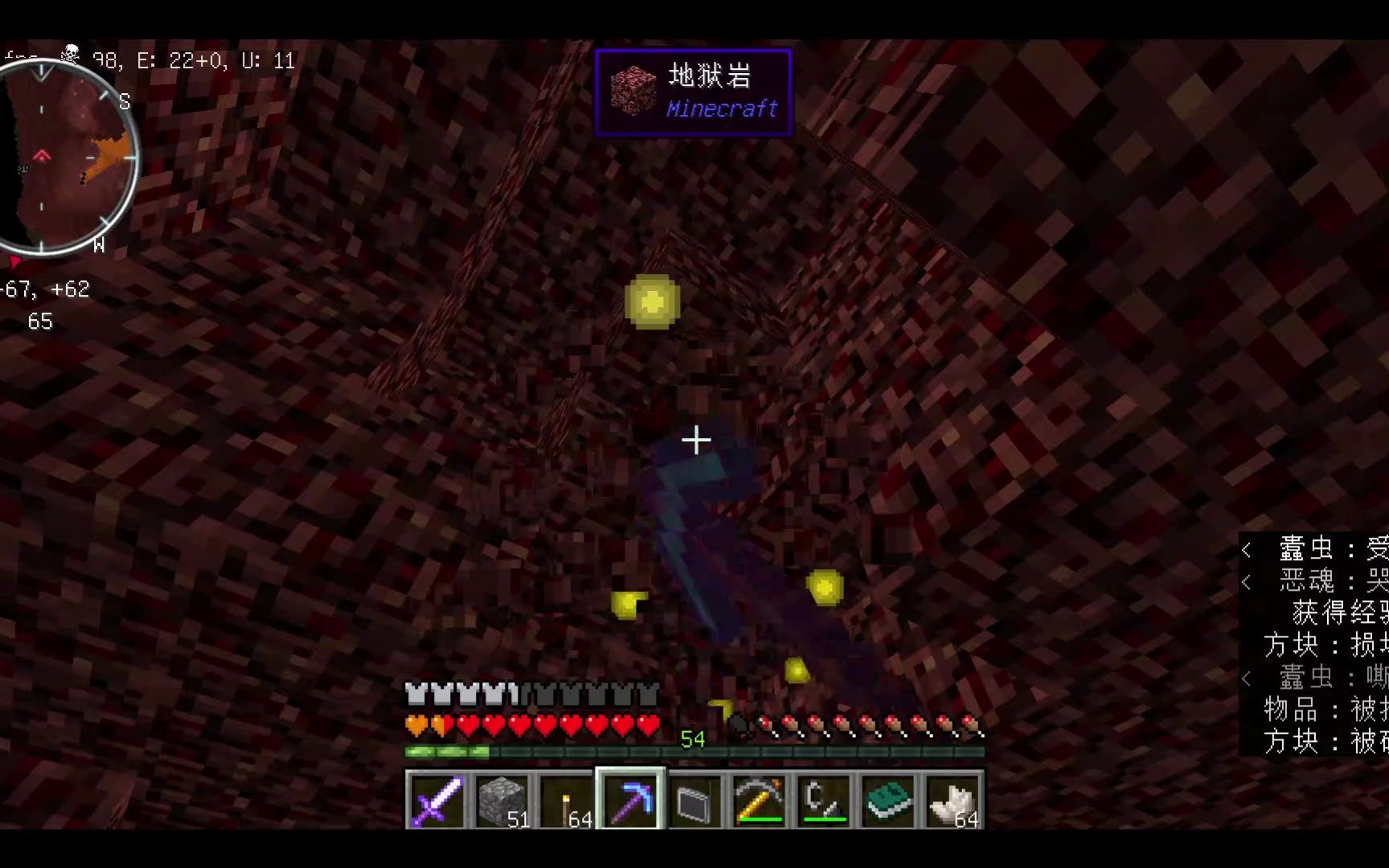Select the bone meal stack of 64
The height and width of the screenshot is (868, 1389).
pos(953,800)
